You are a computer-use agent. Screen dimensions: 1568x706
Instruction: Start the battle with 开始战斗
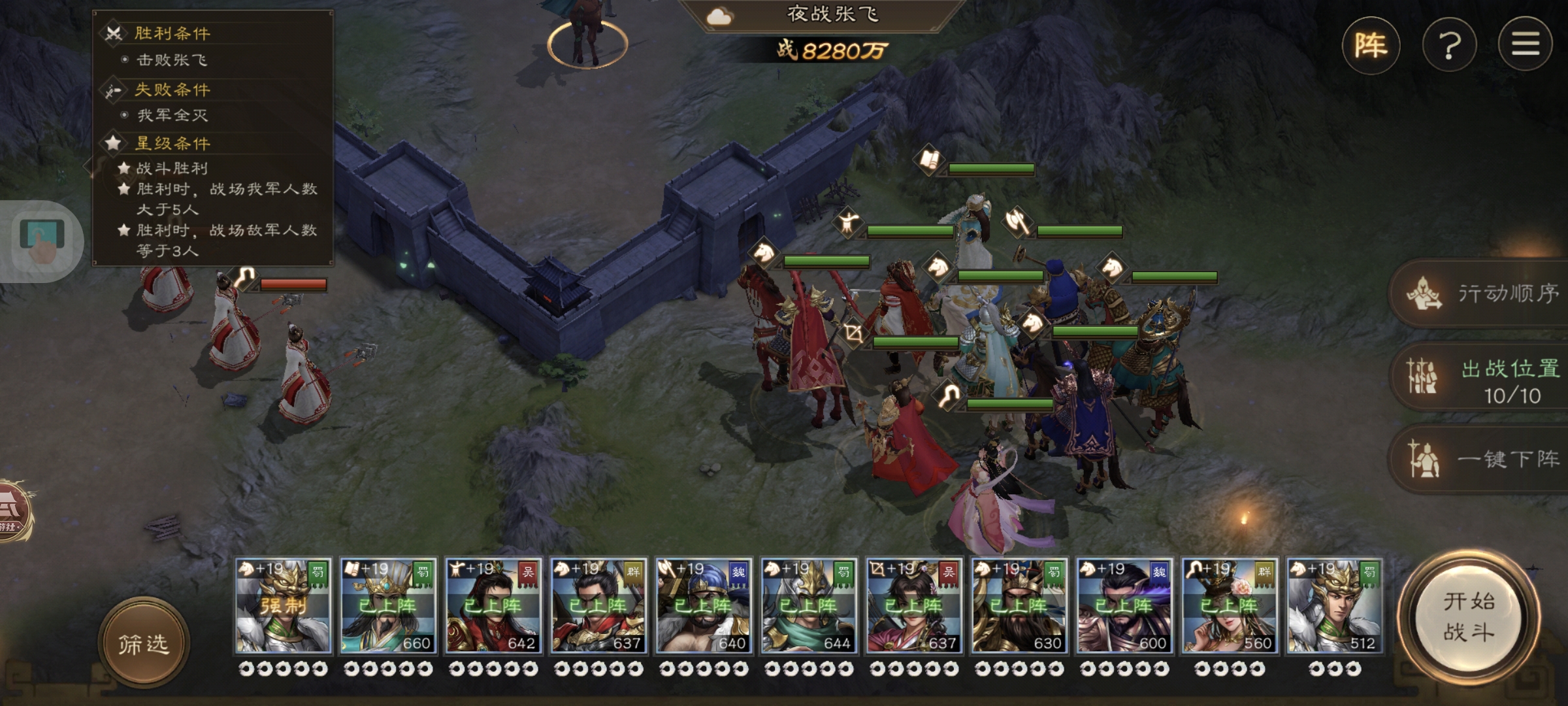[1469, 617]
